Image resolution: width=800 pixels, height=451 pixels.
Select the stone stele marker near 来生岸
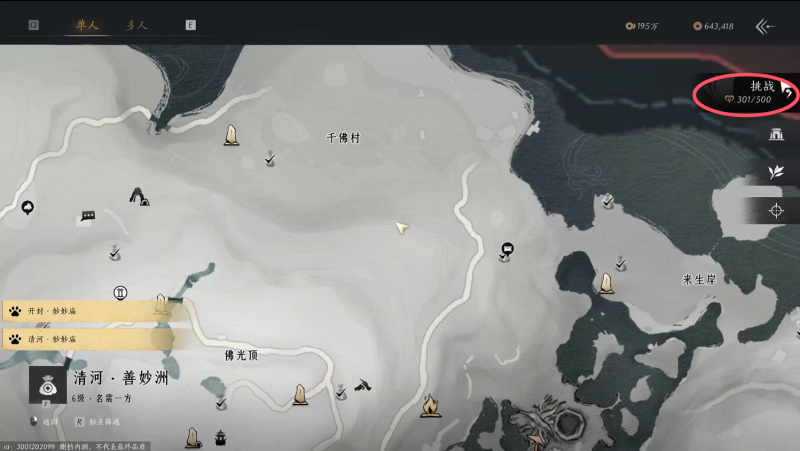pyautogui.click(x=606, y=284)
